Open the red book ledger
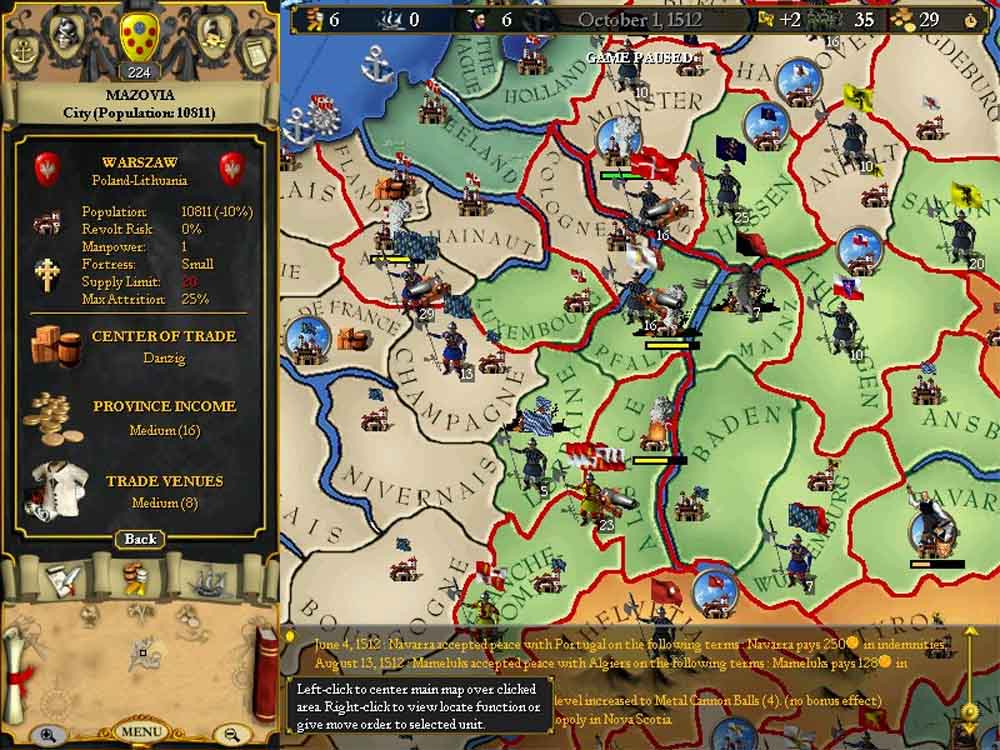 (264, 671)
